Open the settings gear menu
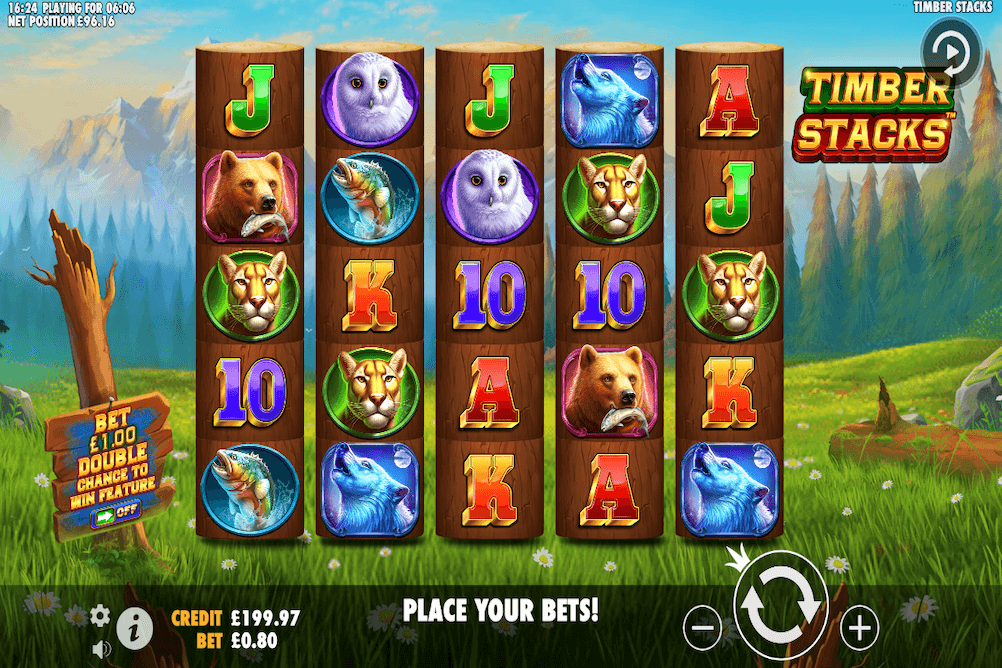 pyautogui.click(x=100, y=615)
